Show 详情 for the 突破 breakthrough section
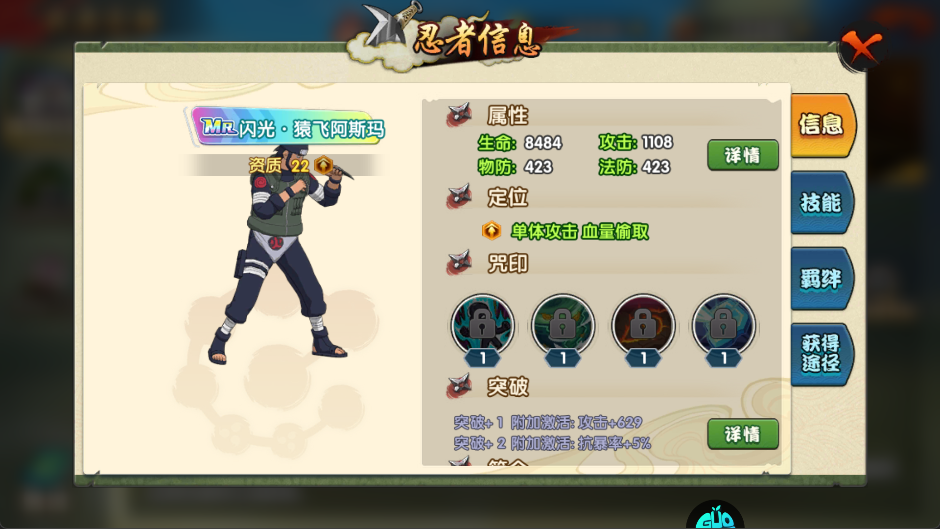 coord(742,434)
